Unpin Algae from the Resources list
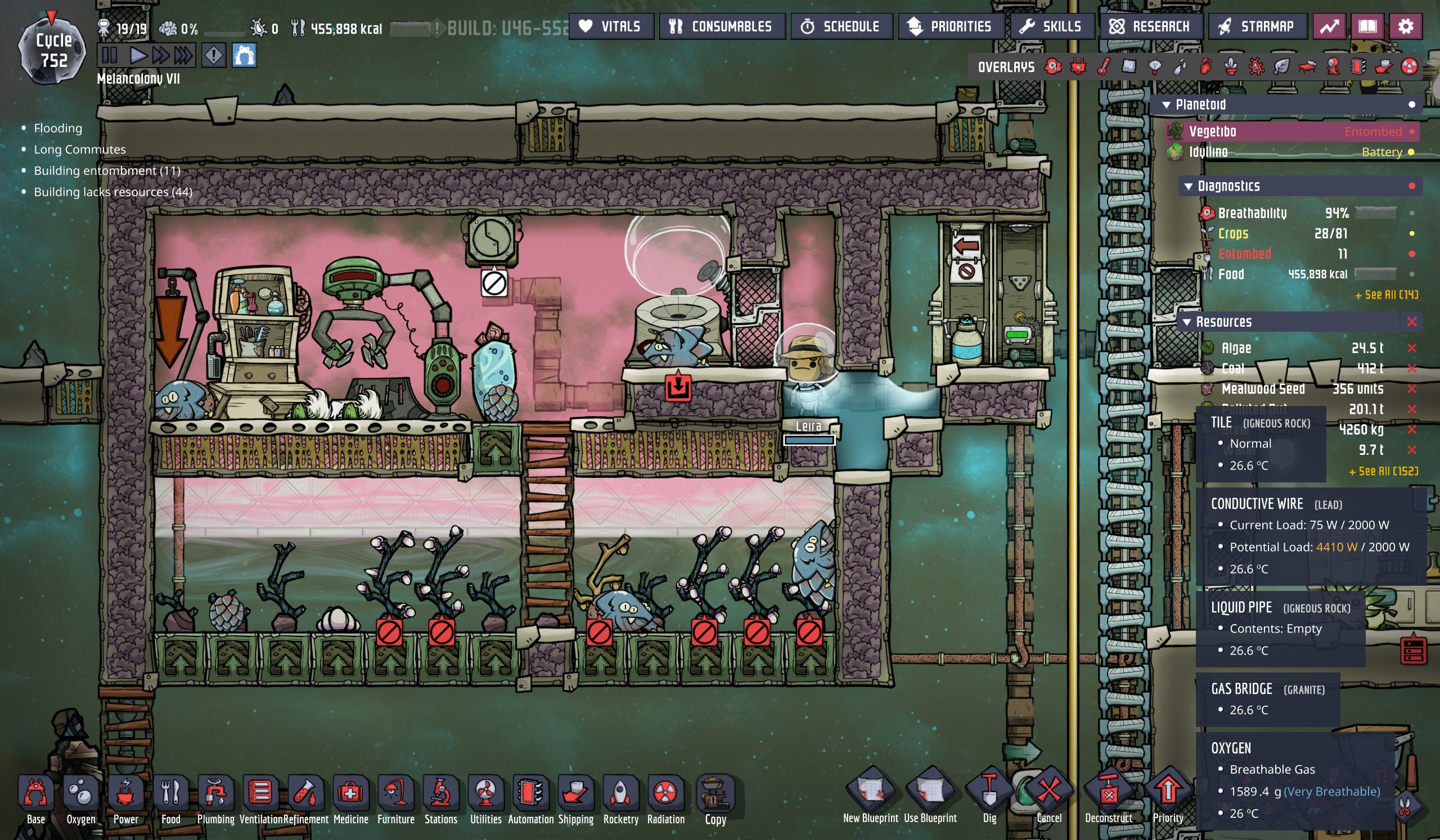This screenshot has width=1440, height=840. tap(1412, 349)
